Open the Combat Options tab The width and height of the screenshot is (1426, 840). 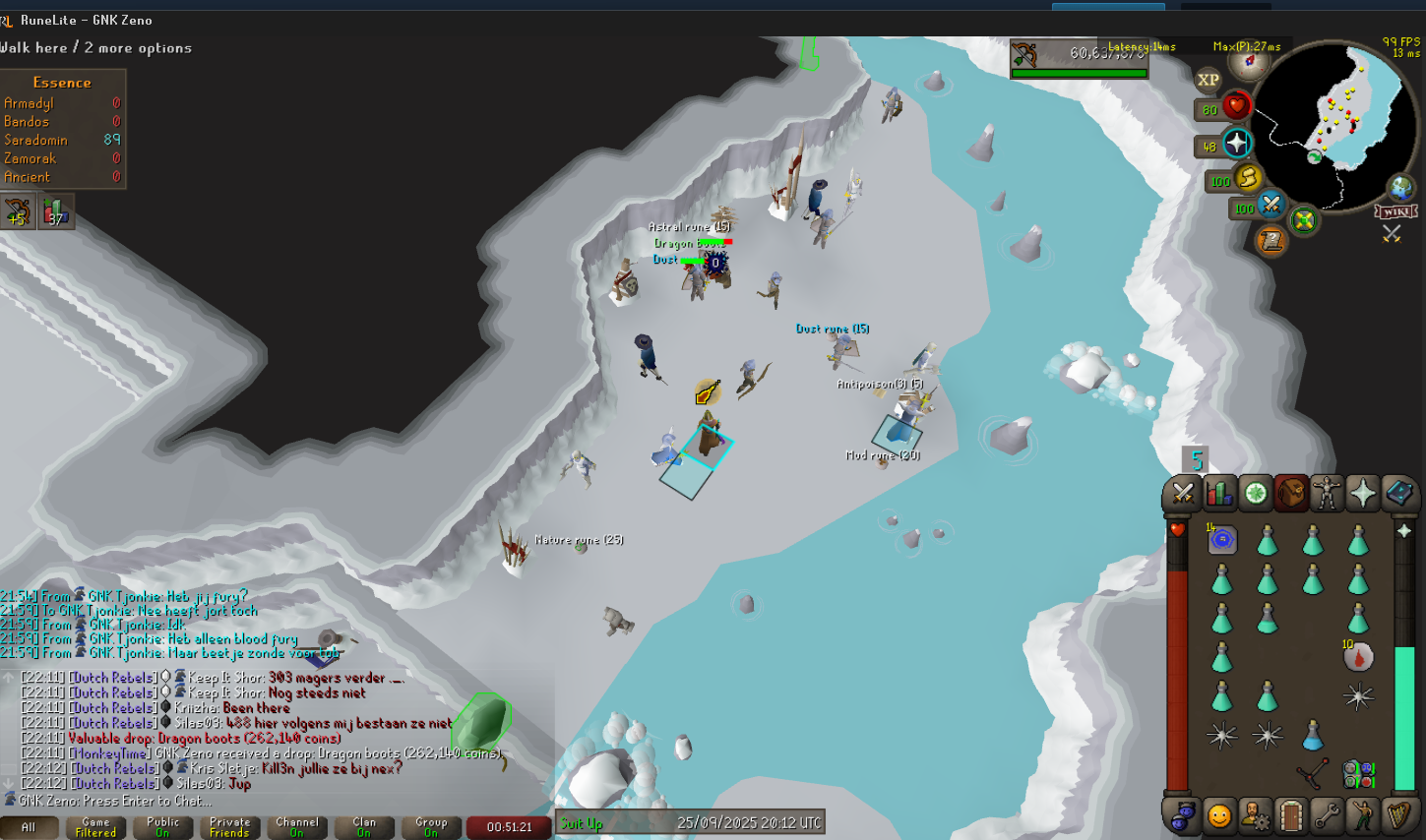pyautogui.click(x=1183, y=493)
